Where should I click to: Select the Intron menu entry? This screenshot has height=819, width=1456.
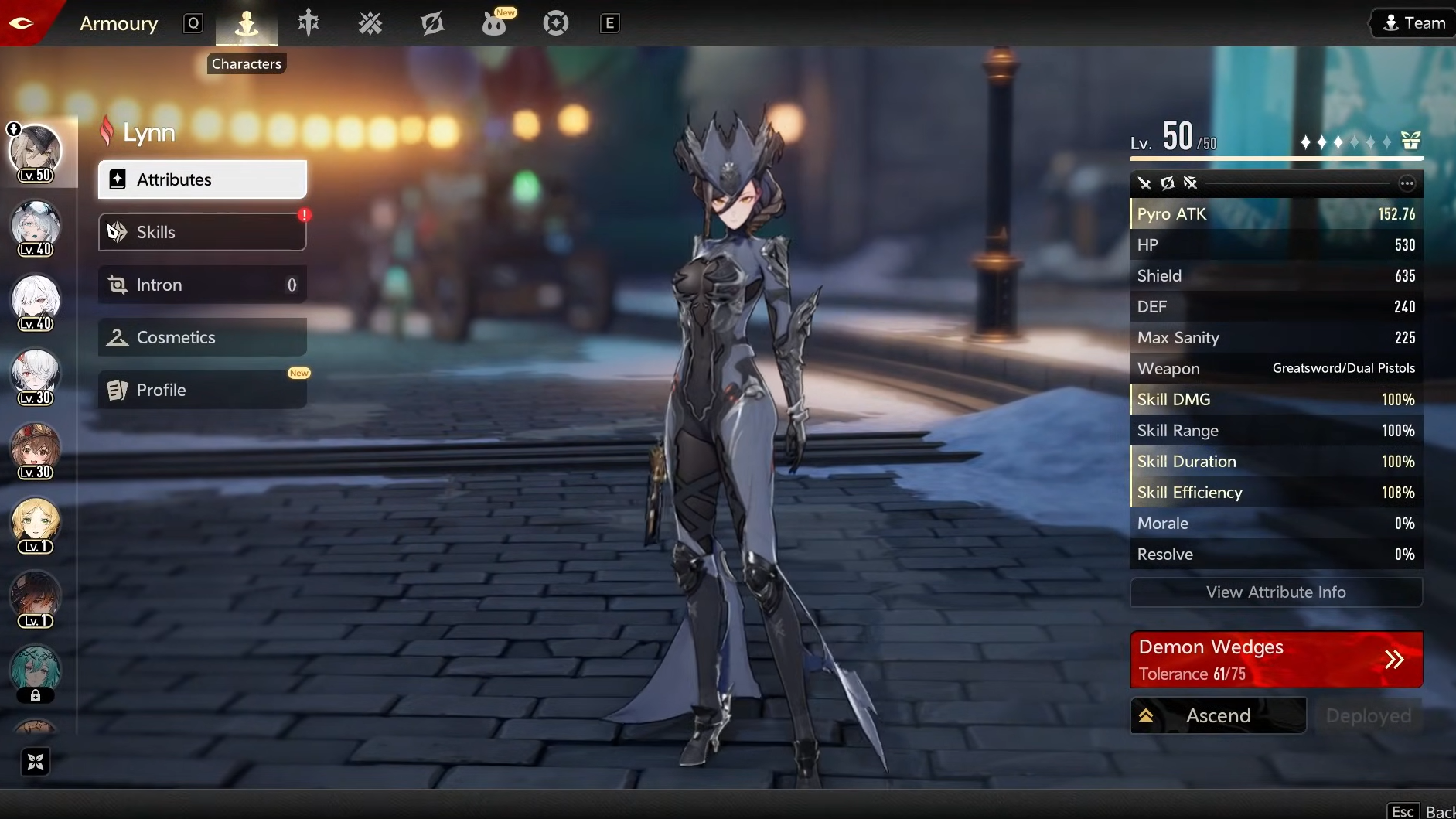click(202, 285)
